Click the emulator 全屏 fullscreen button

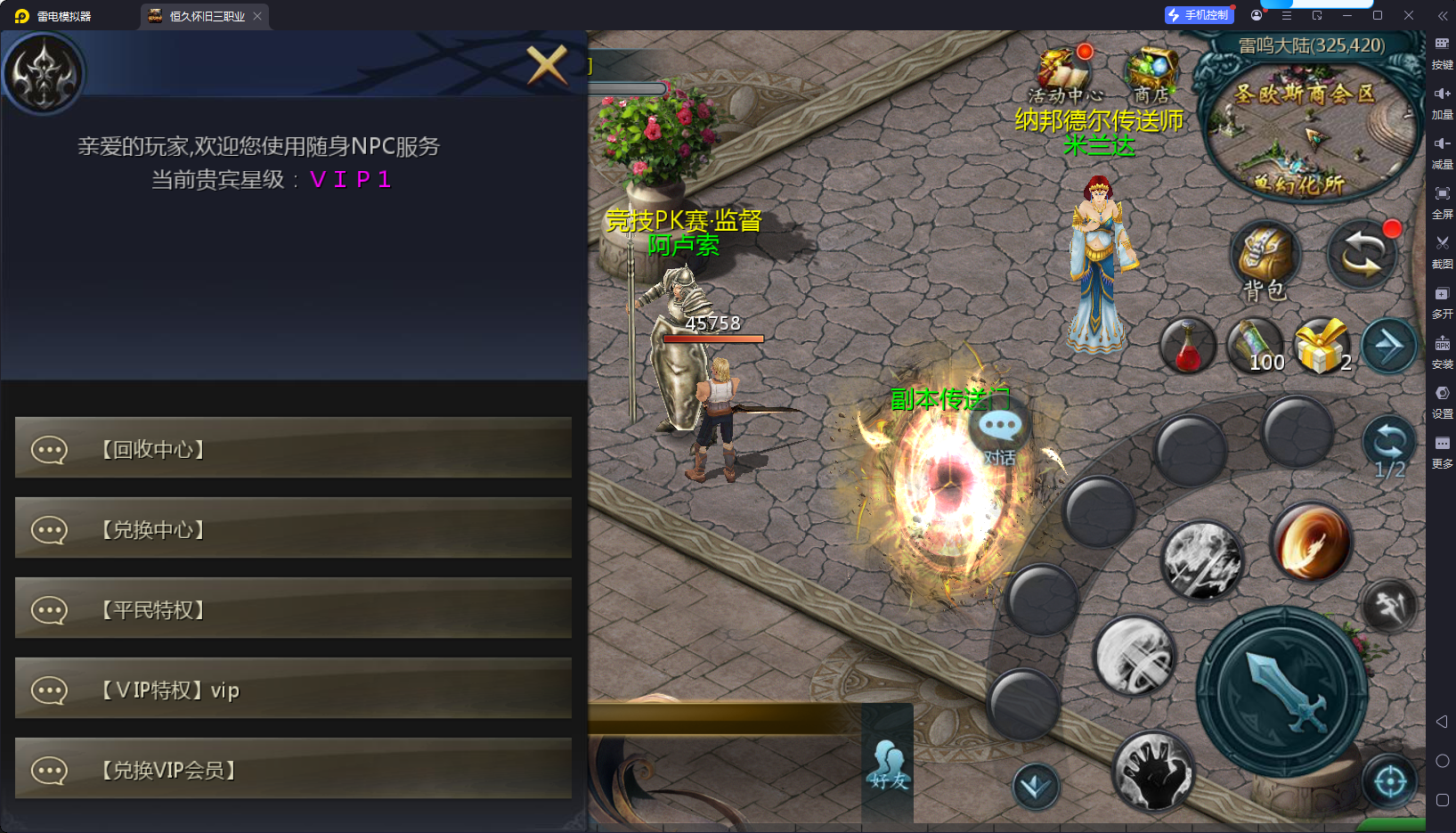tap(1442, 200)
